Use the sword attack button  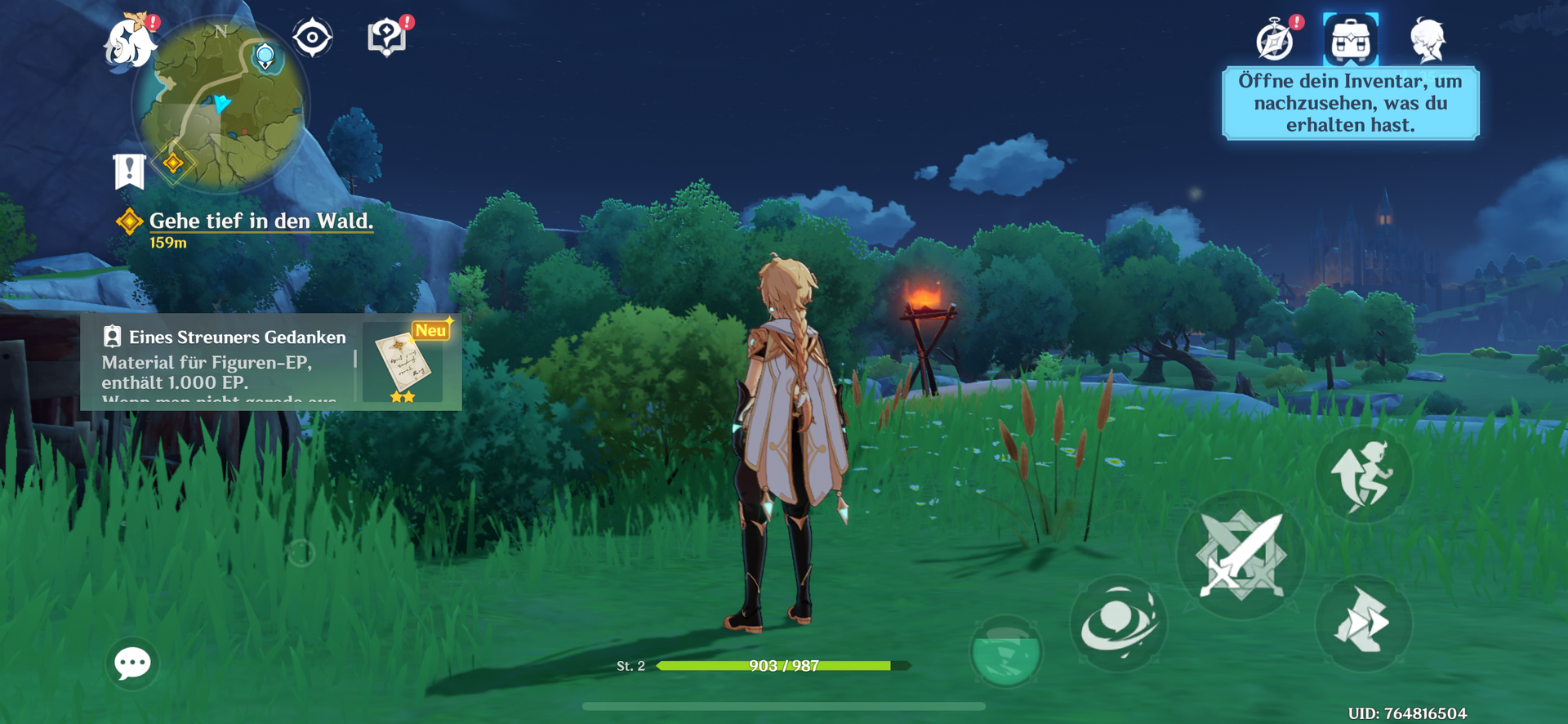[1241, 555]
